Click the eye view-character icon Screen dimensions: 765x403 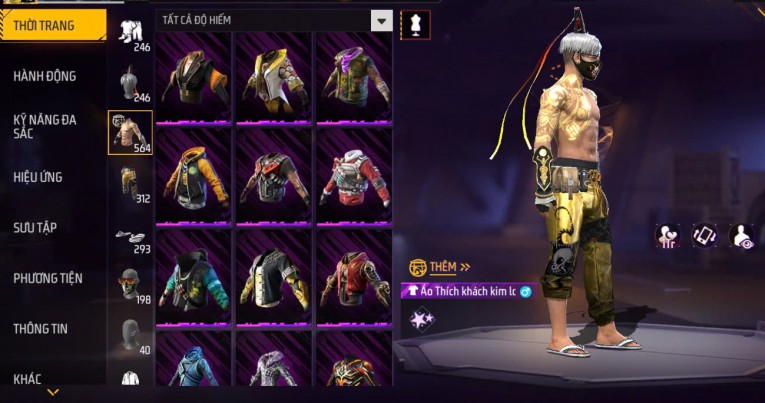(x=742, y=235)
